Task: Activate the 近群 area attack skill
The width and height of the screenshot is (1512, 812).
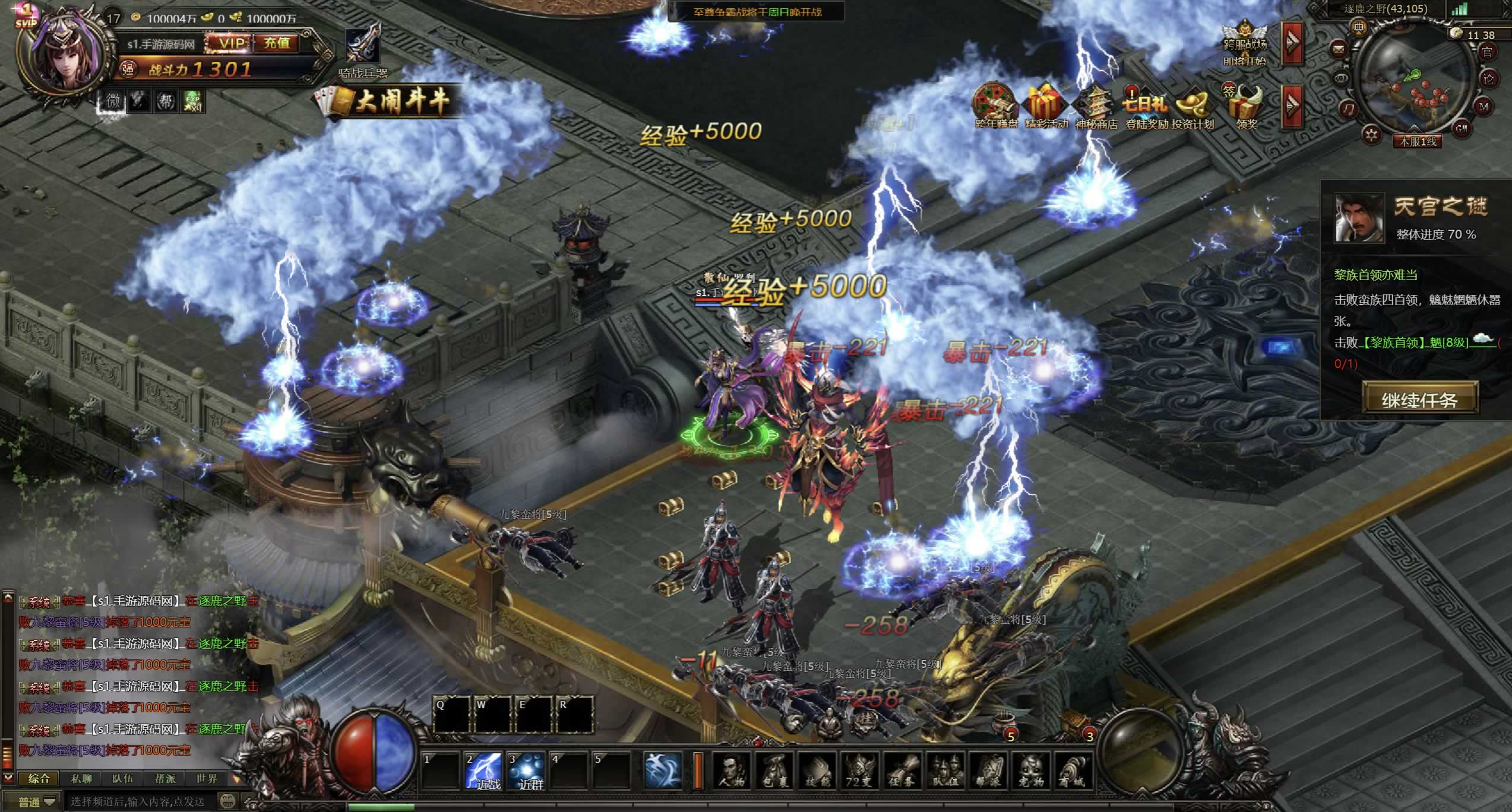Action: point(527,770)
